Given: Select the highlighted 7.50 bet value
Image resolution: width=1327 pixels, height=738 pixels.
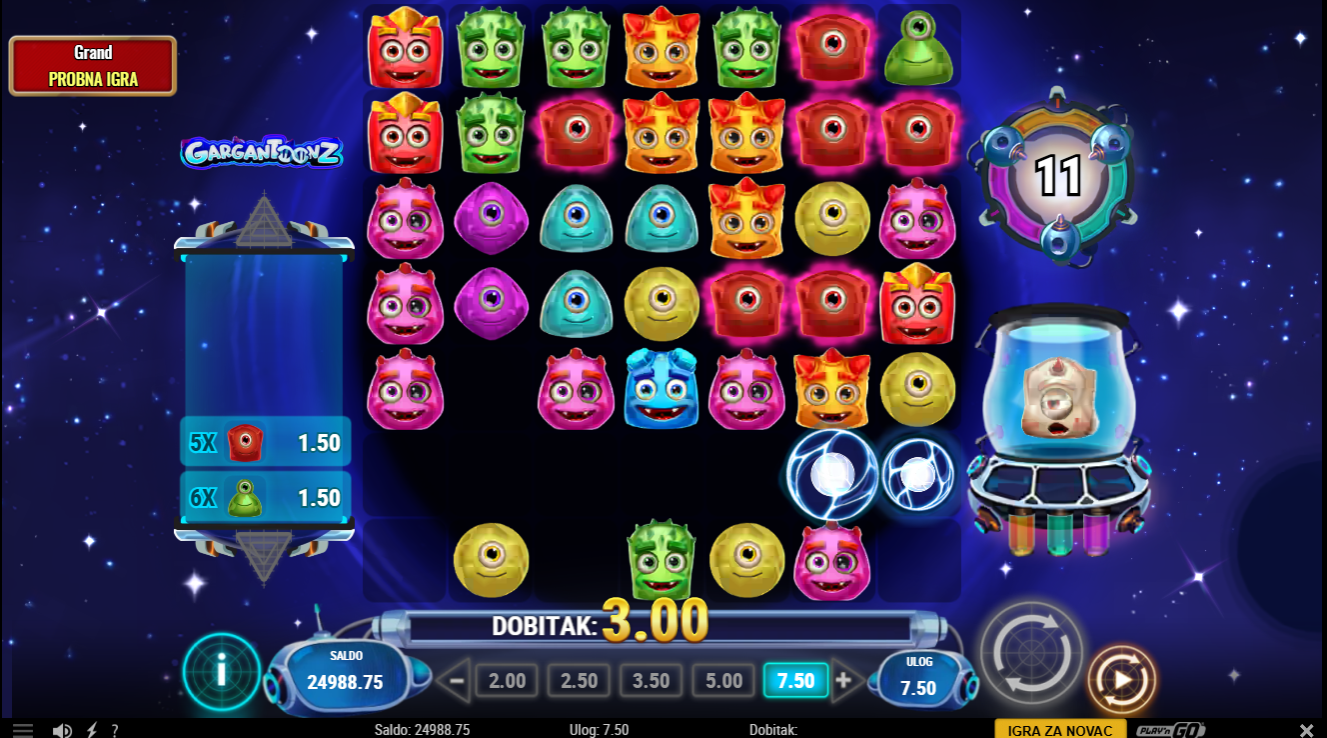Looking at the screenshot, I should click(x=795, y=681).
